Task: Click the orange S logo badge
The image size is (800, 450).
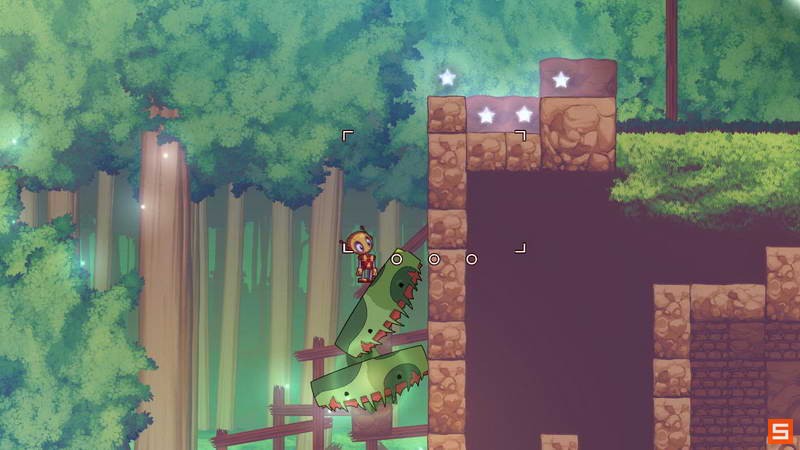Action: 779,431
